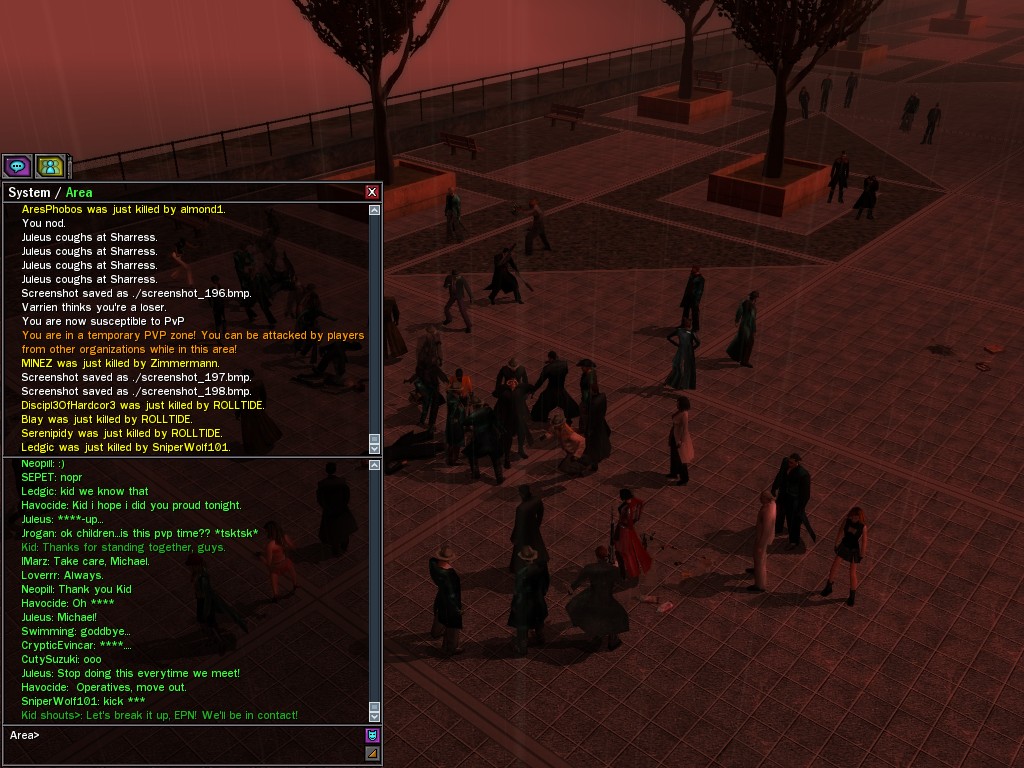
Task: Select the System channel label in title
Action: (29, 192)
